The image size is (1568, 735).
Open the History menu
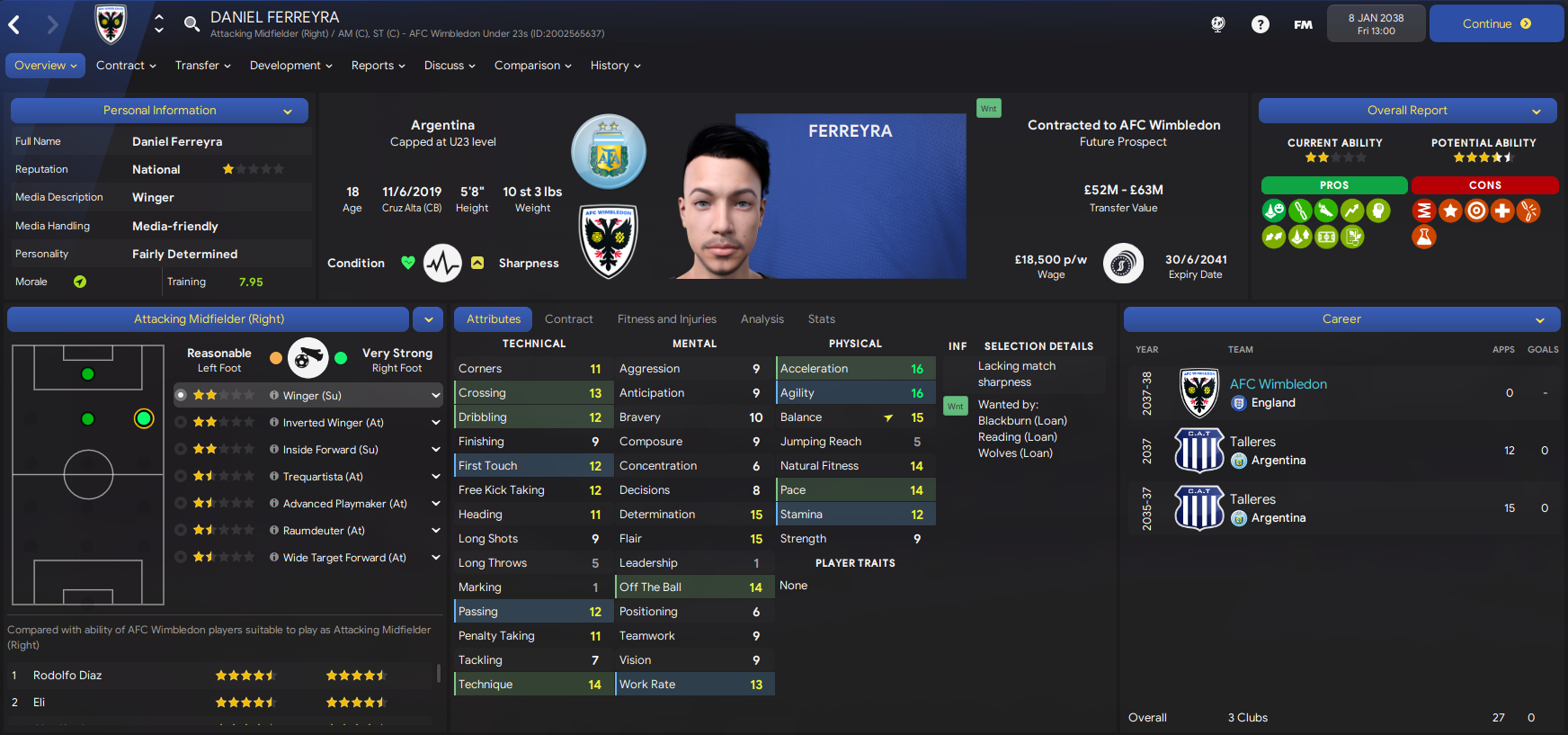[615, 66]
